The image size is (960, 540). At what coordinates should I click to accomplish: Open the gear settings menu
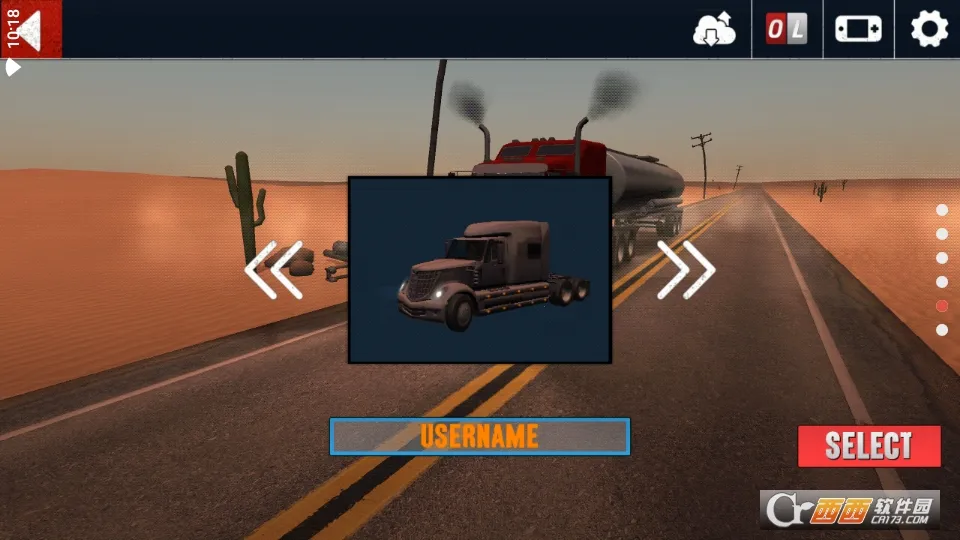(x=929, y=29)
